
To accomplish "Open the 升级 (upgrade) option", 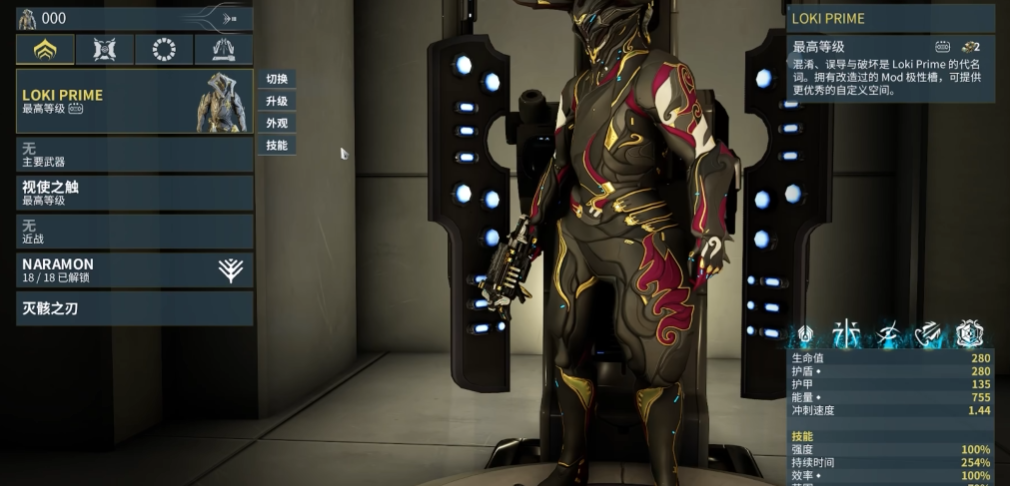I will (277, 101).
